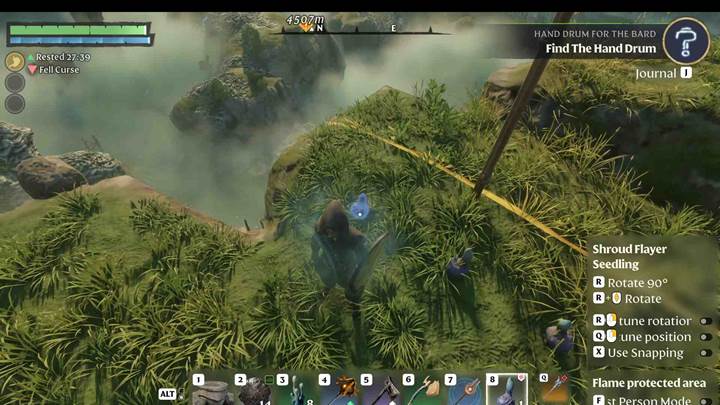Select the axe in hotbar slot 6
720x405 pixels.
pyautogui.click(x=423, y=391)
